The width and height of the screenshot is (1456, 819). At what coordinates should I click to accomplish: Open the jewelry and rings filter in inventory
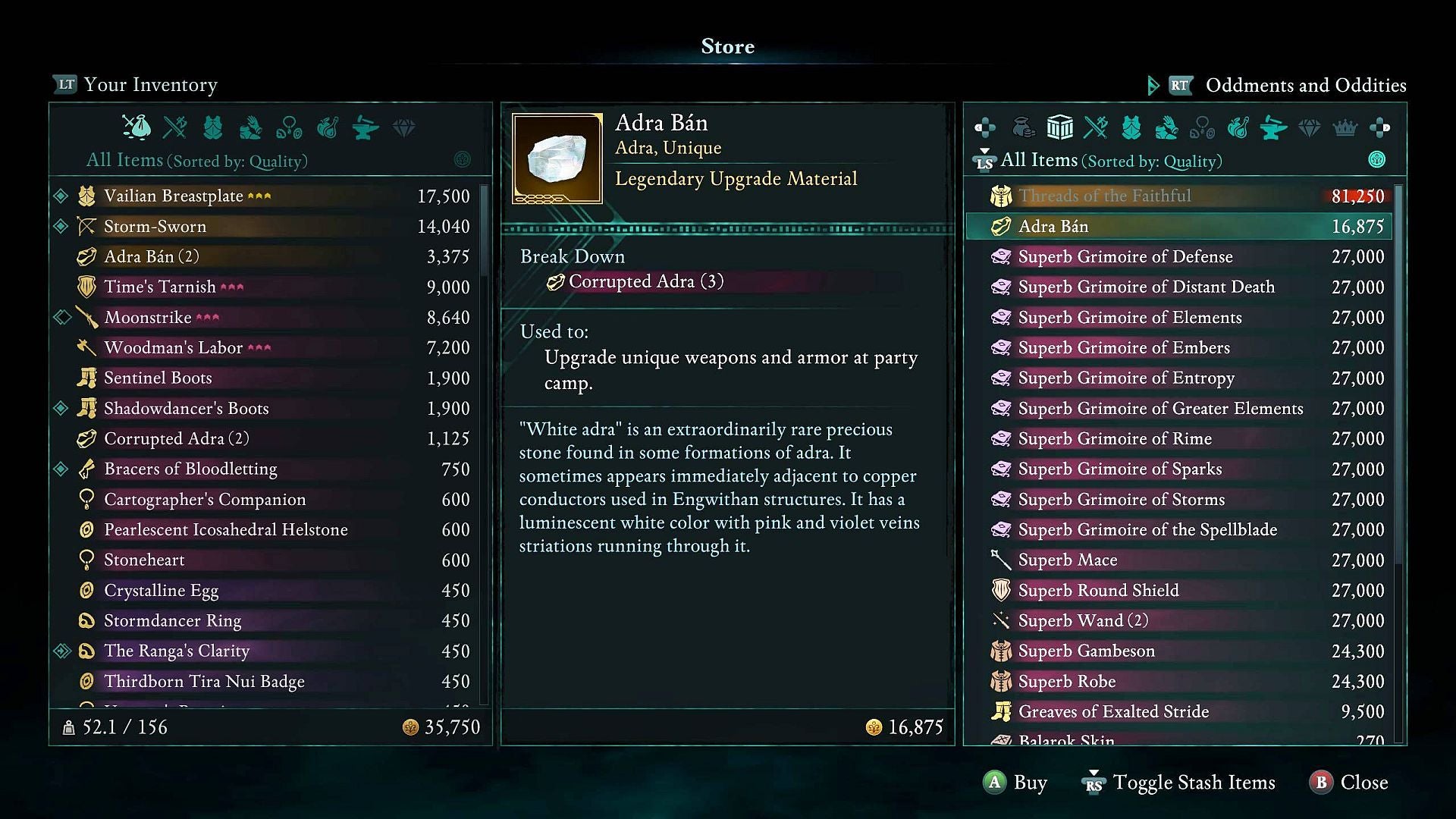coord(292,129)
